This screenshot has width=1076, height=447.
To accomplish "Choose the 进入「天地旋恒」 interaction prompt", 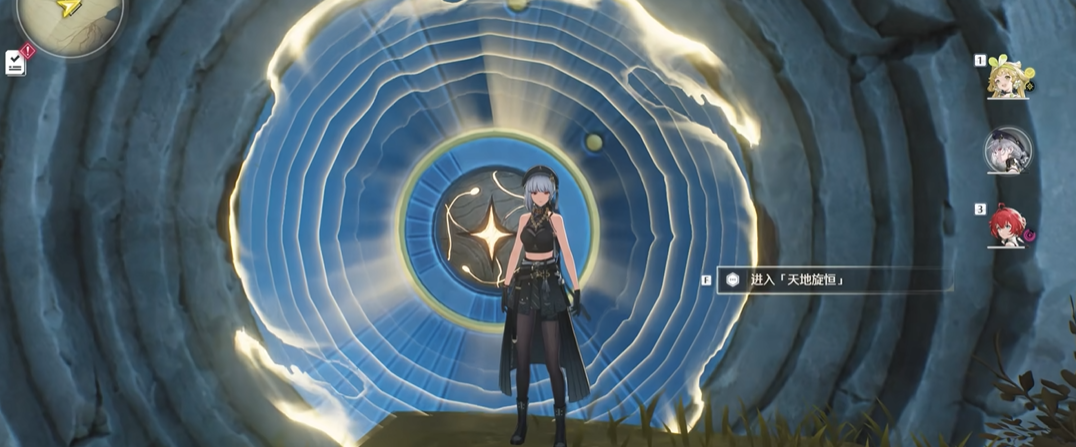I will (798, 280).
